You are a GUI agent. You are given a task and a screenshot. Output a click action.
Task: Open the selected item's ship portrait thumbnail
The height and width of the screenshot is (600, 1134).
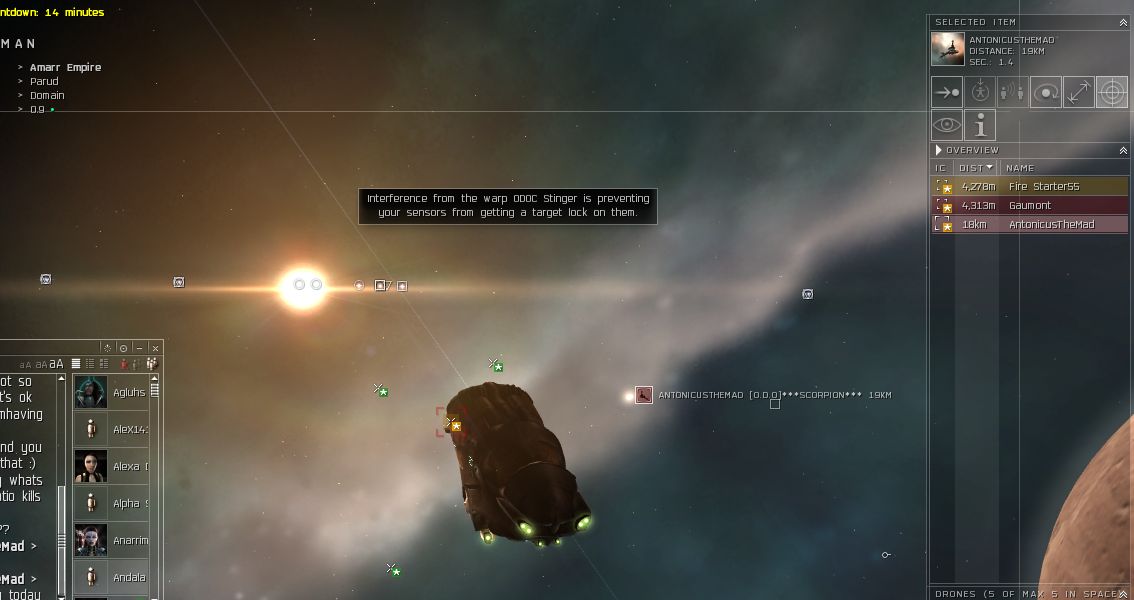pos(947,49)
